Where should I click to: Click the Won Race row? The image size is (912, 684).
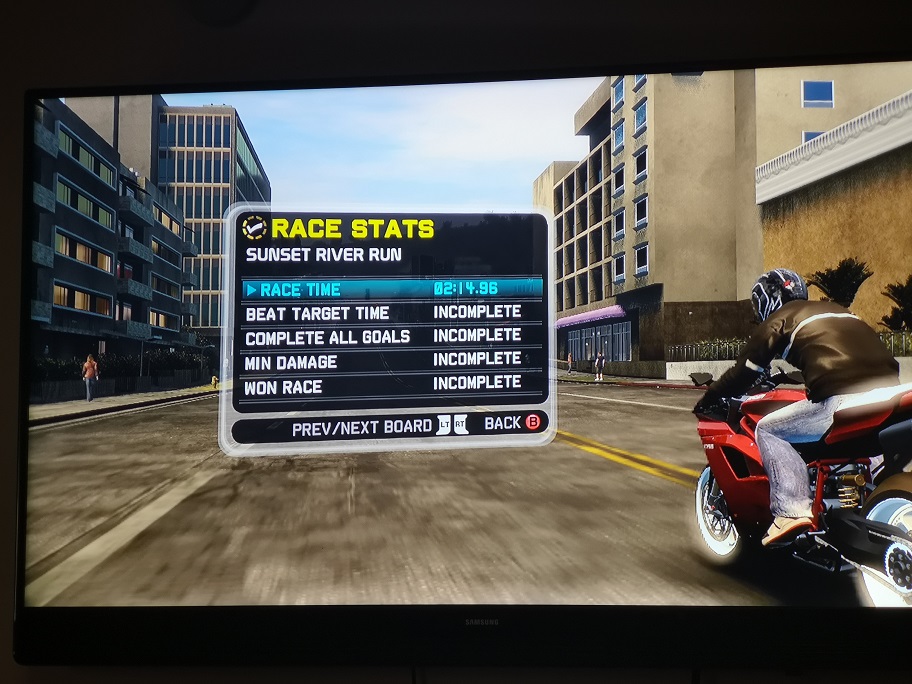[x=392, y=383]
